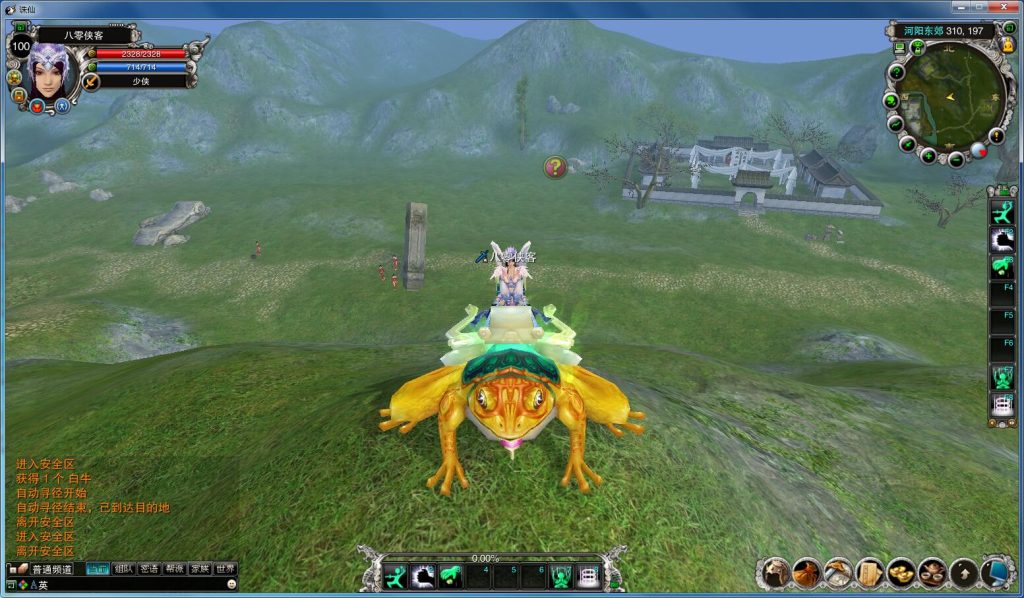
Task: Click the quest question mark bubble
Action: tap(555, 167)
